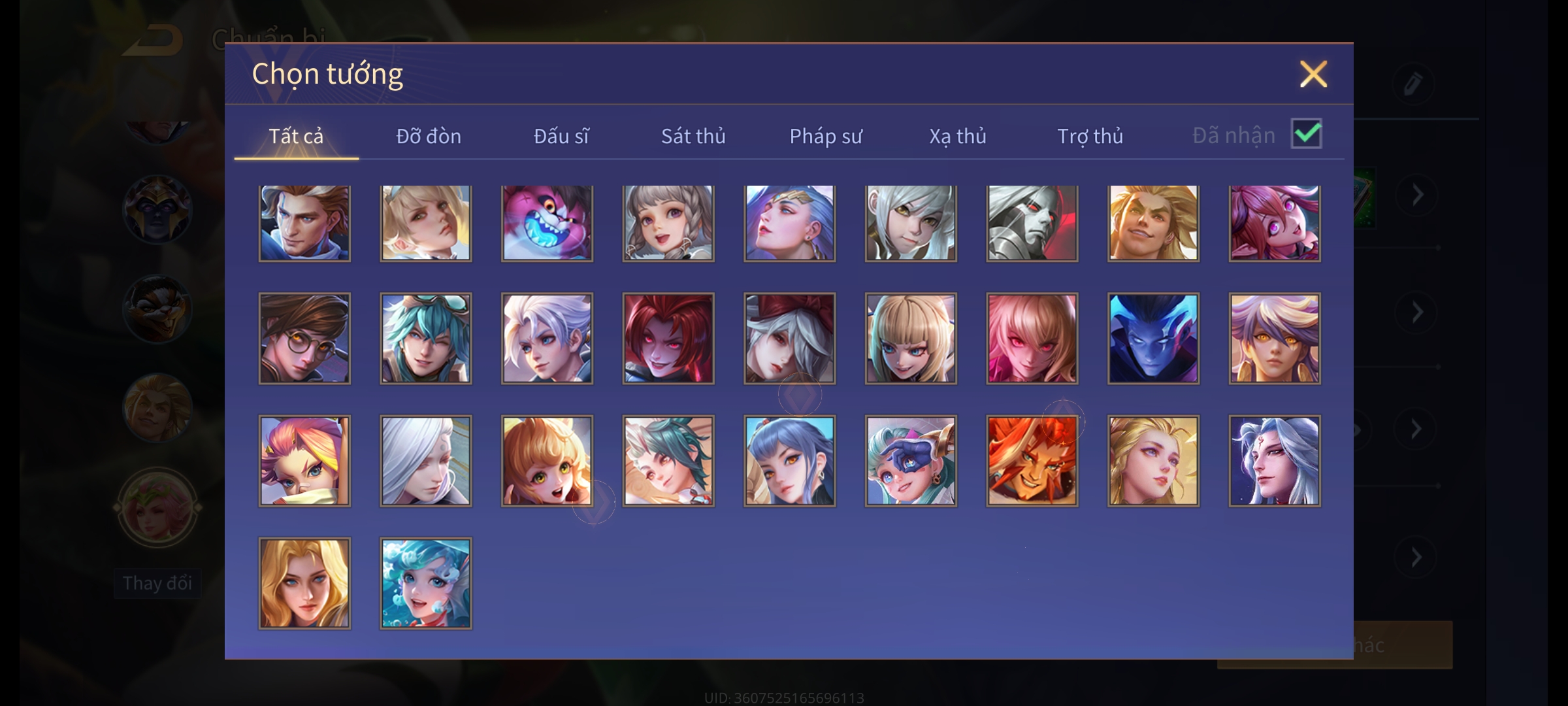This screenshot has height=706, width=1568.
Task: Select the white-haired hero with red hat
Action: point(789,338)
